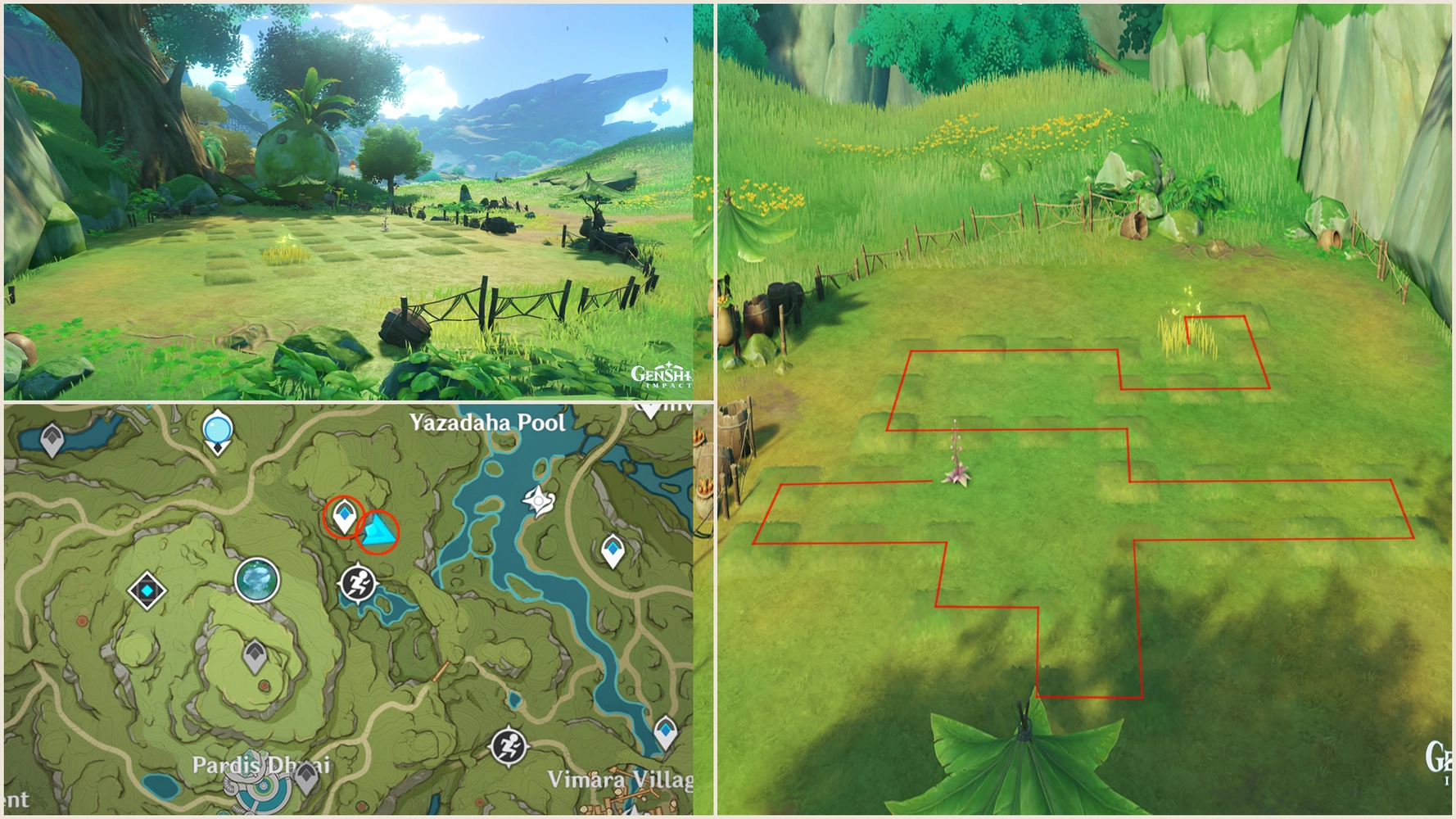Select the gray undiscovered waypoint in the map's top-left
Screen dimensions: 1456x819
click(x=51, y=437)
